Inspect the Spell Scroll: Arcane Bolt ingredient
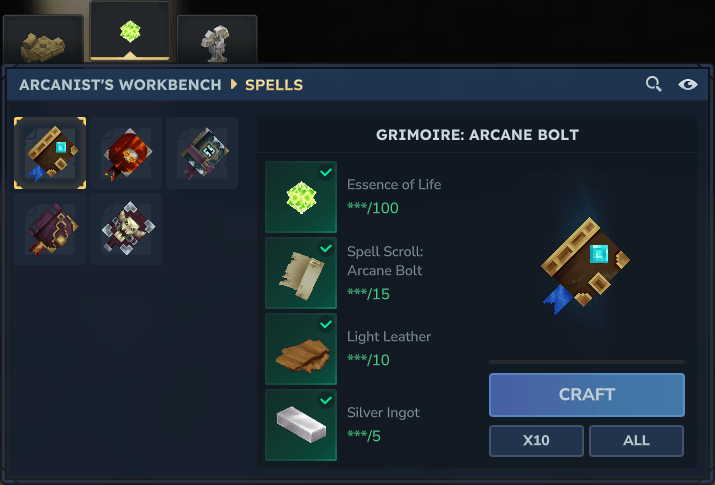This screenshot has height=485, width=715. (301, 273)
